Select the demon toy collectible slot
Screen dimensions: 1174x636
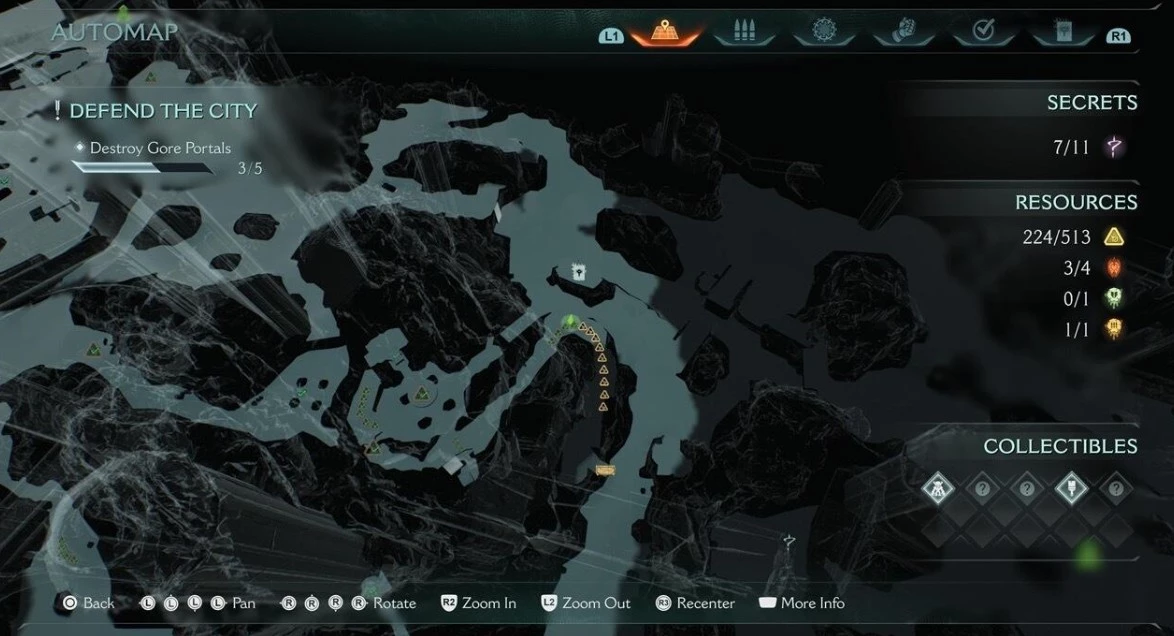click(938, 488)
